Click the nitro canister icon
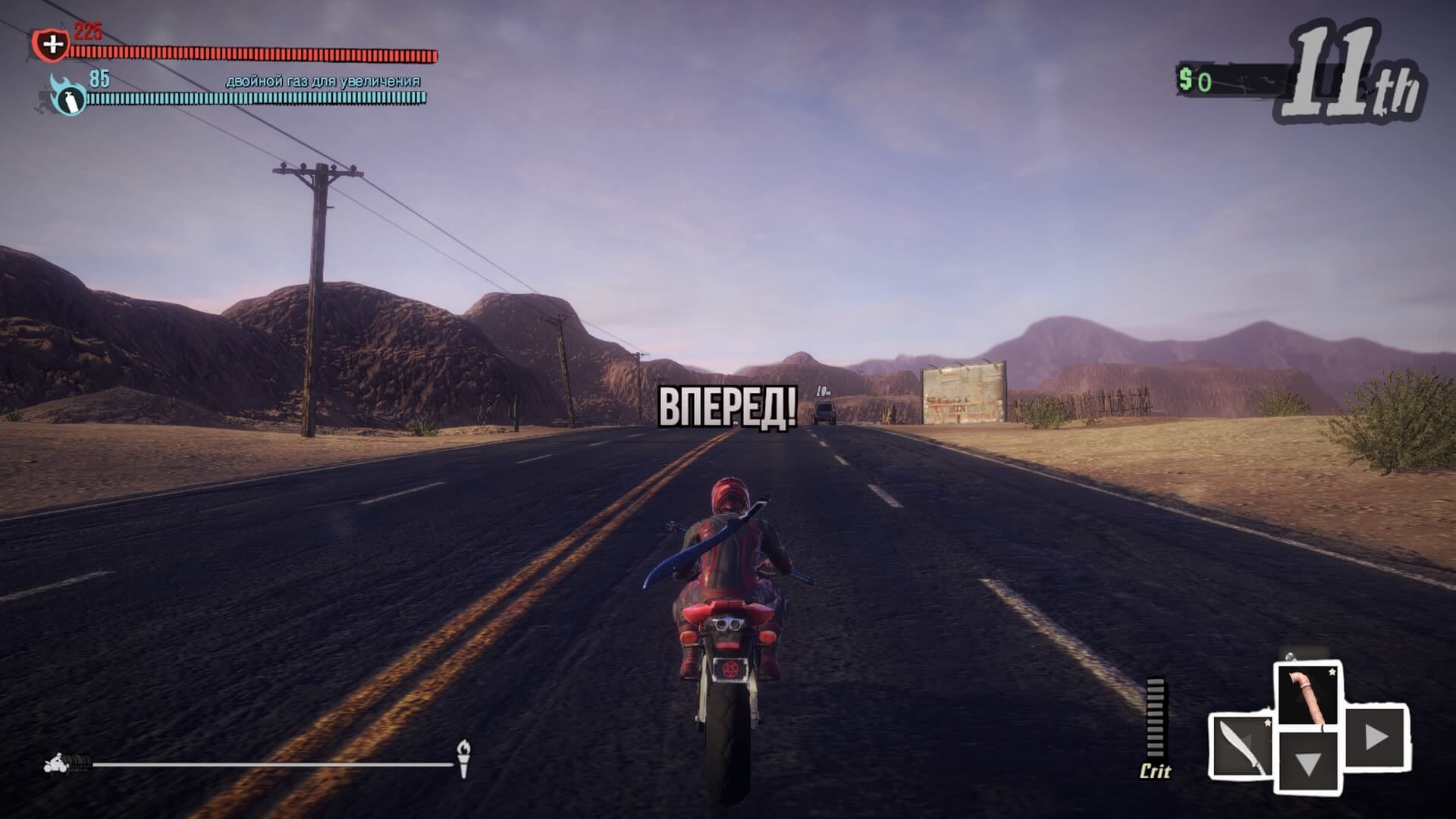Screen dimensions: 1456x819 point(69,98)
